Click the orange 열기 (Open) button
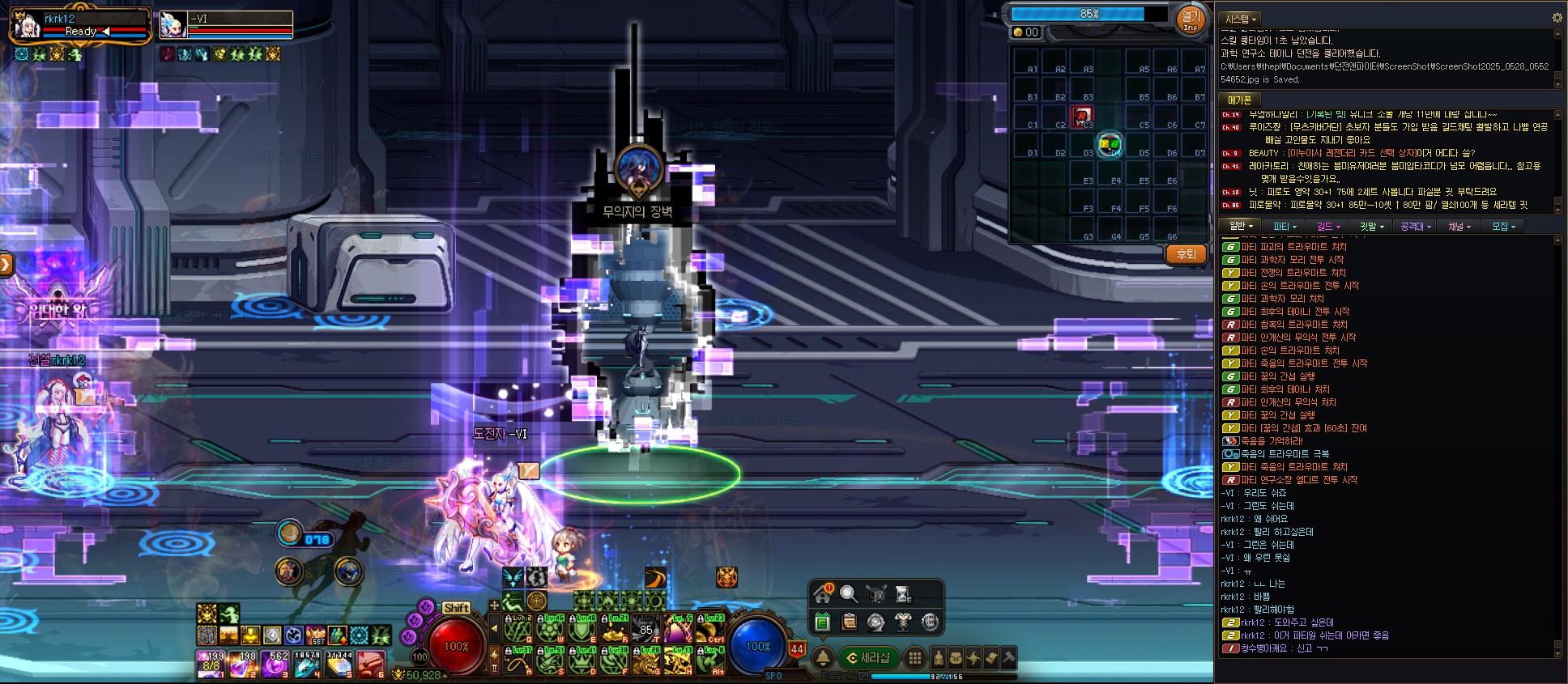 coord(1190,19)
